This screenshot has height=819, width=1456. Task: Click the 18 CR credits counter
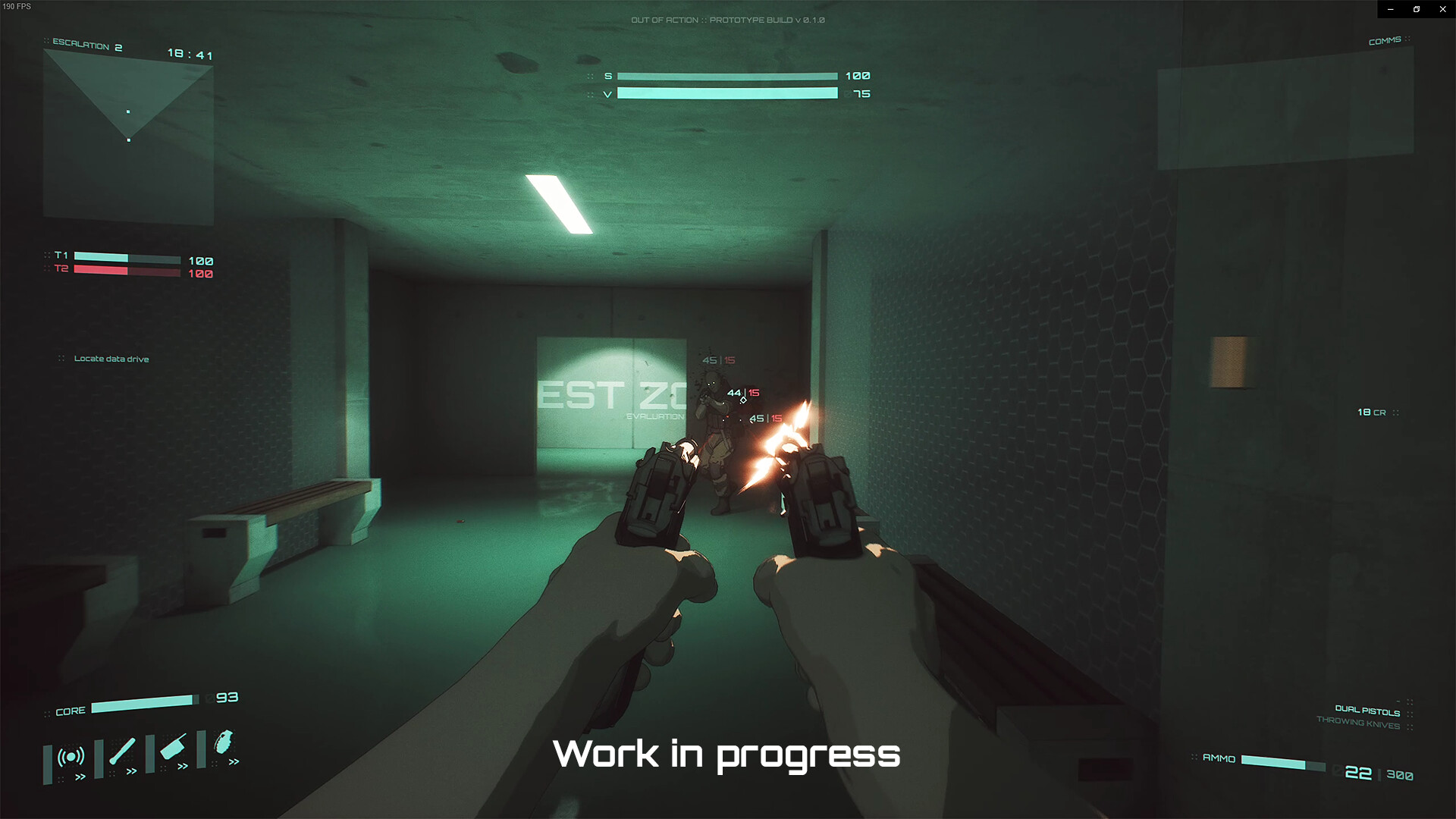click(1373, 412)
